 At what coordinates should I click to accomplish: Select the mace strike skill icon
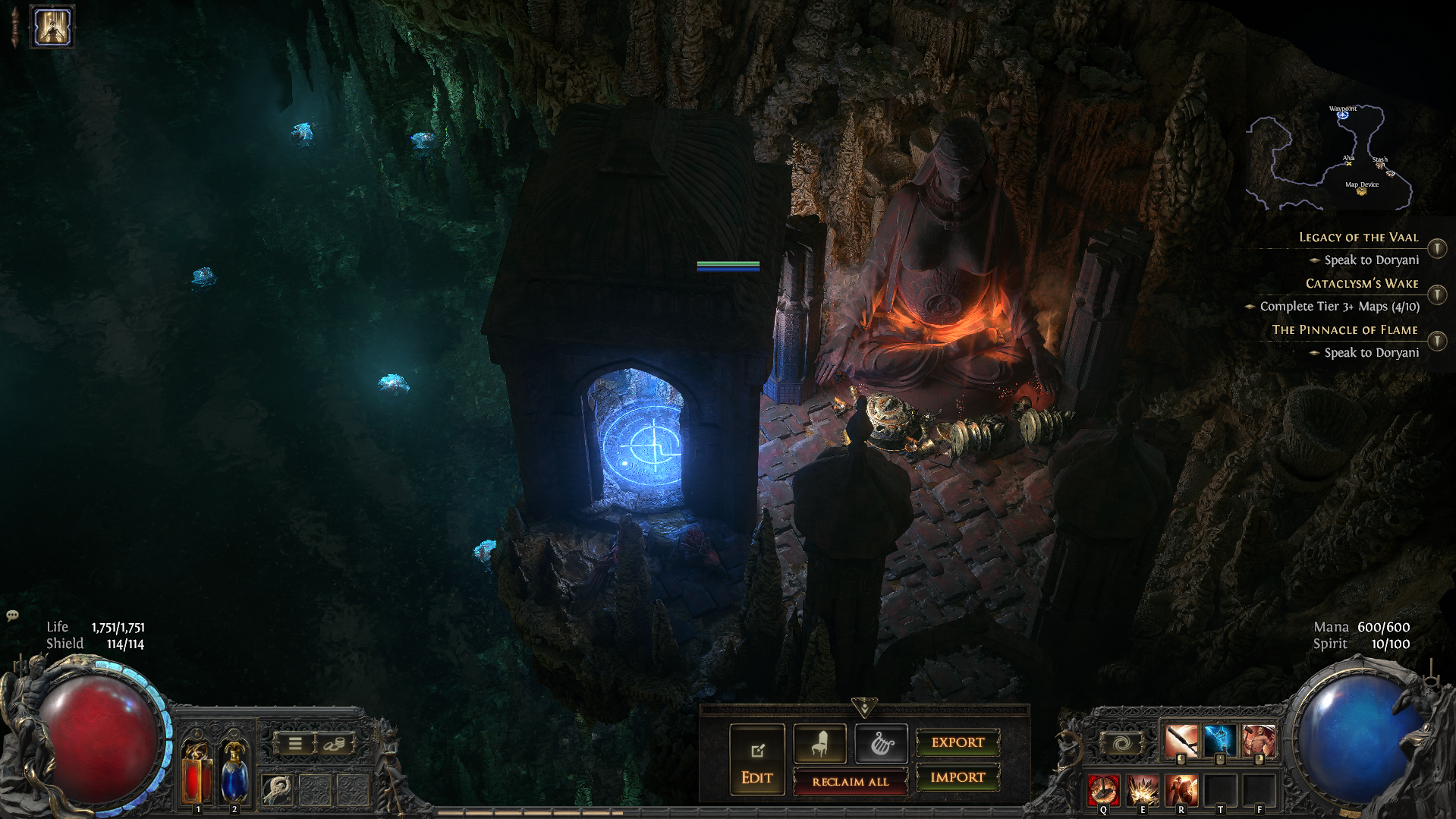point(1181,741)
